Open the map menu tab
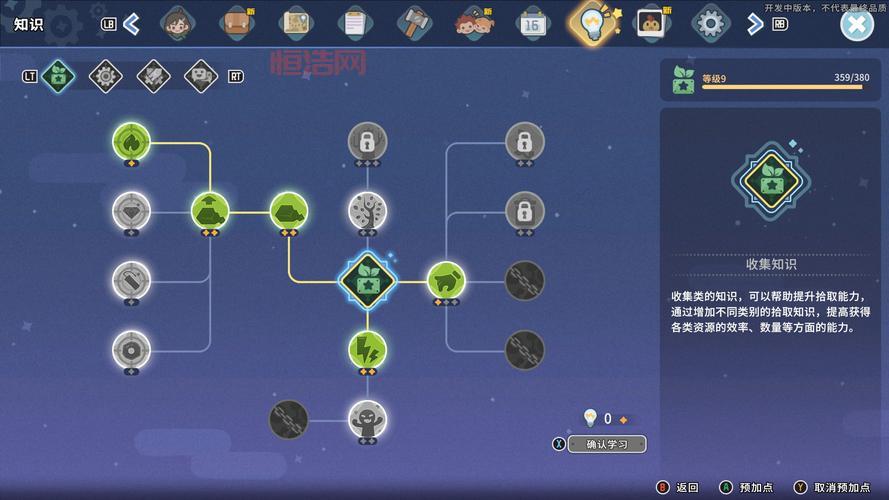This screenshot has height=500, width=889. [296, 22]
